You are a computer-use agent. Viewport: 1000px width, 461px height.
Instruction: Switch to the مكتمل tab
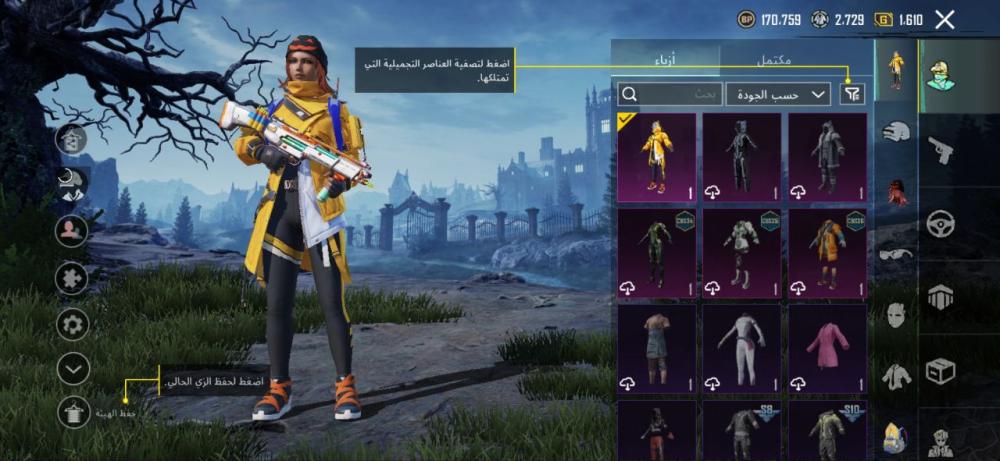[773, 60]
